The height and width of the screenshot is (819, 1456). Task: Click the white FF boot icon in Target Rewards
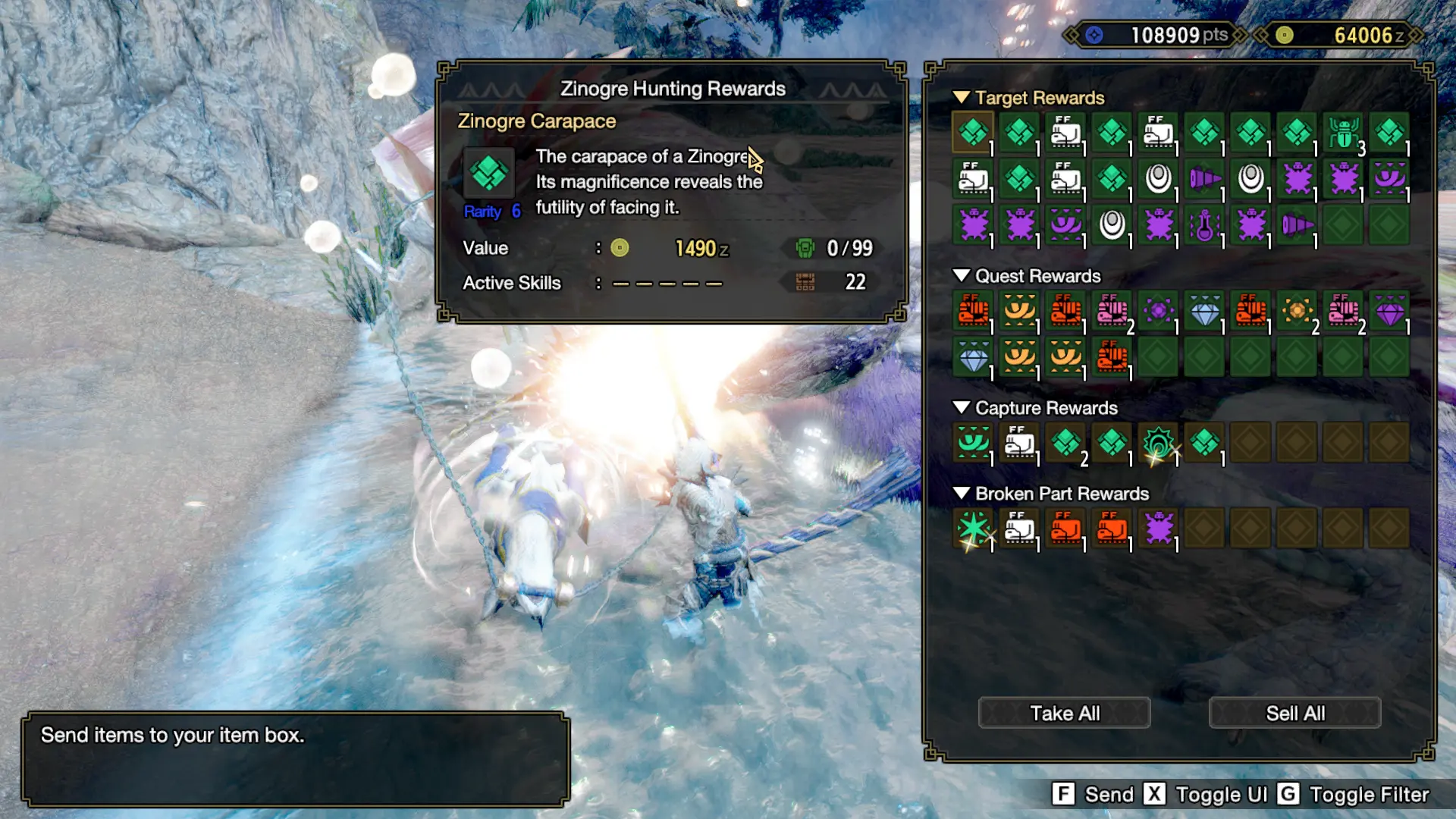1065,131
